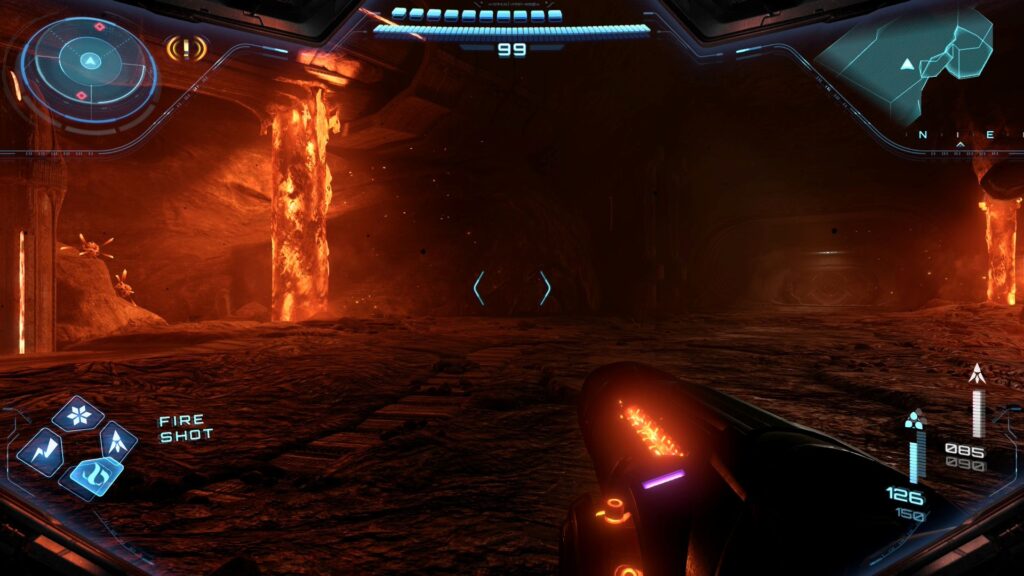Switch to the missile icon in weapon selector
Viewport: 1024px width, 576px height.
pos(117,439)
